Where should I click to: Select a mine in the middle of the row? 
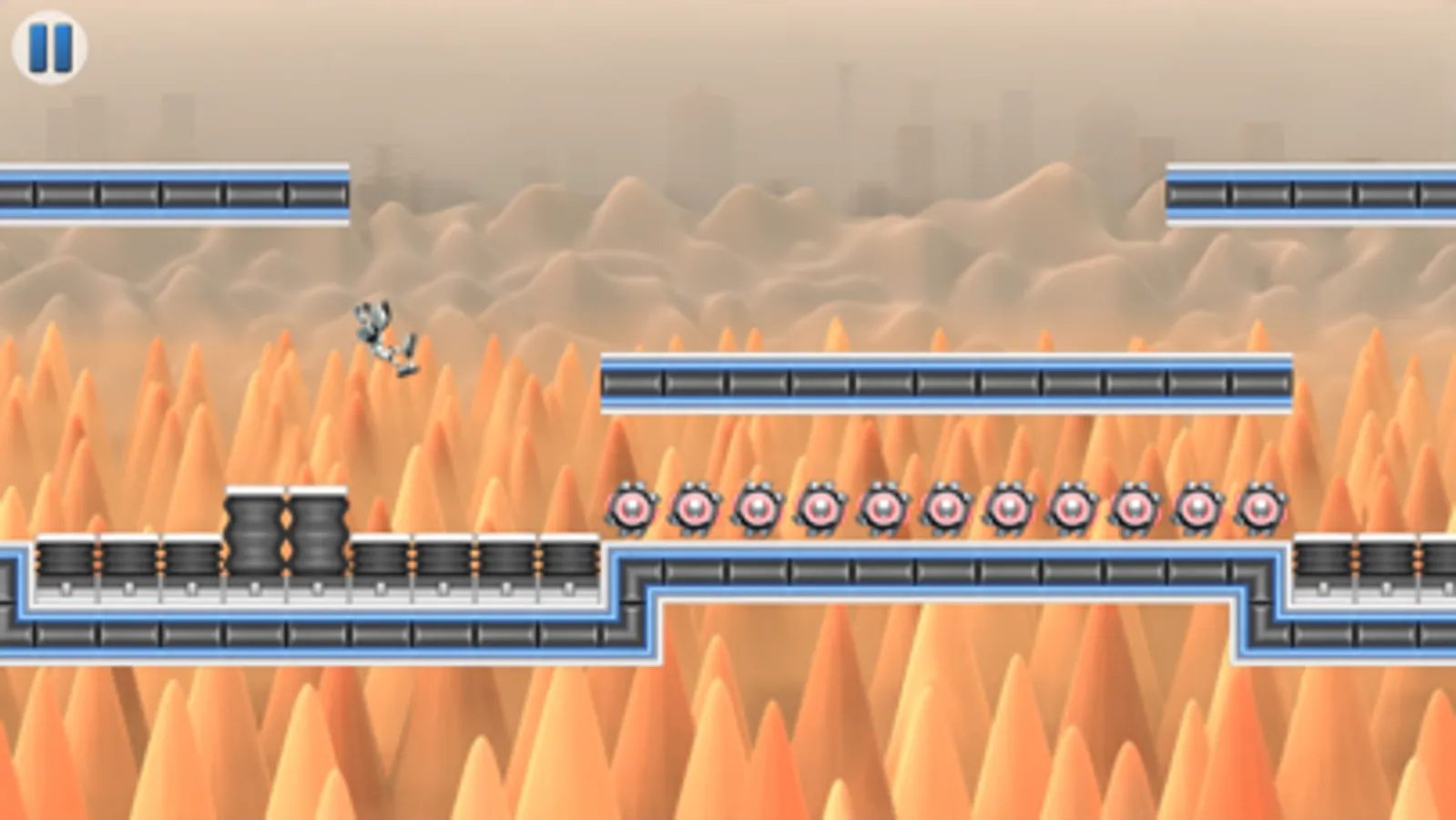(948, 507)
